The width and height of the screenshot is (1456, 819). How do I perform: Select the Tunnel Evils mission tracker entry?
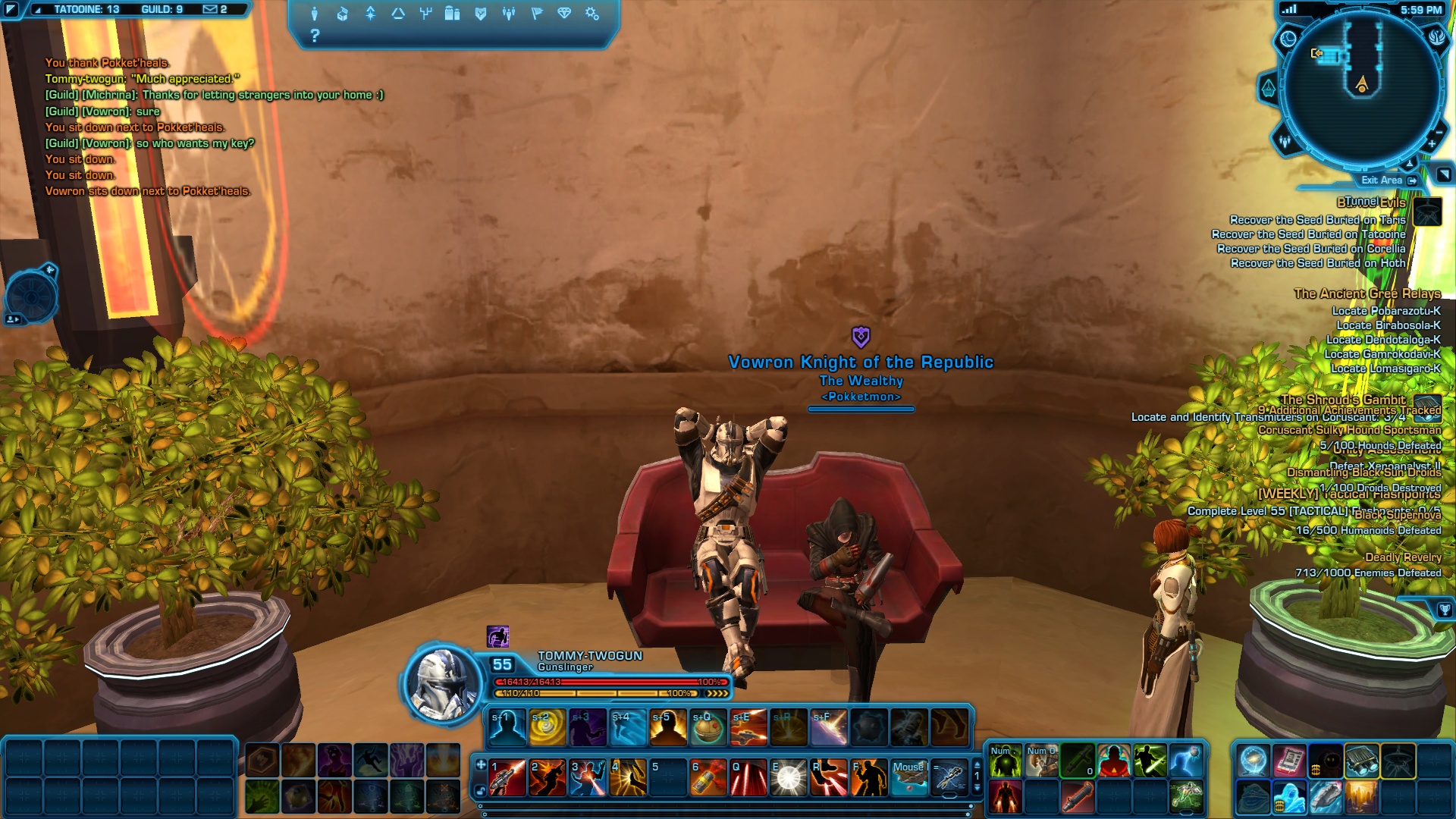(x=1371, y=202)
